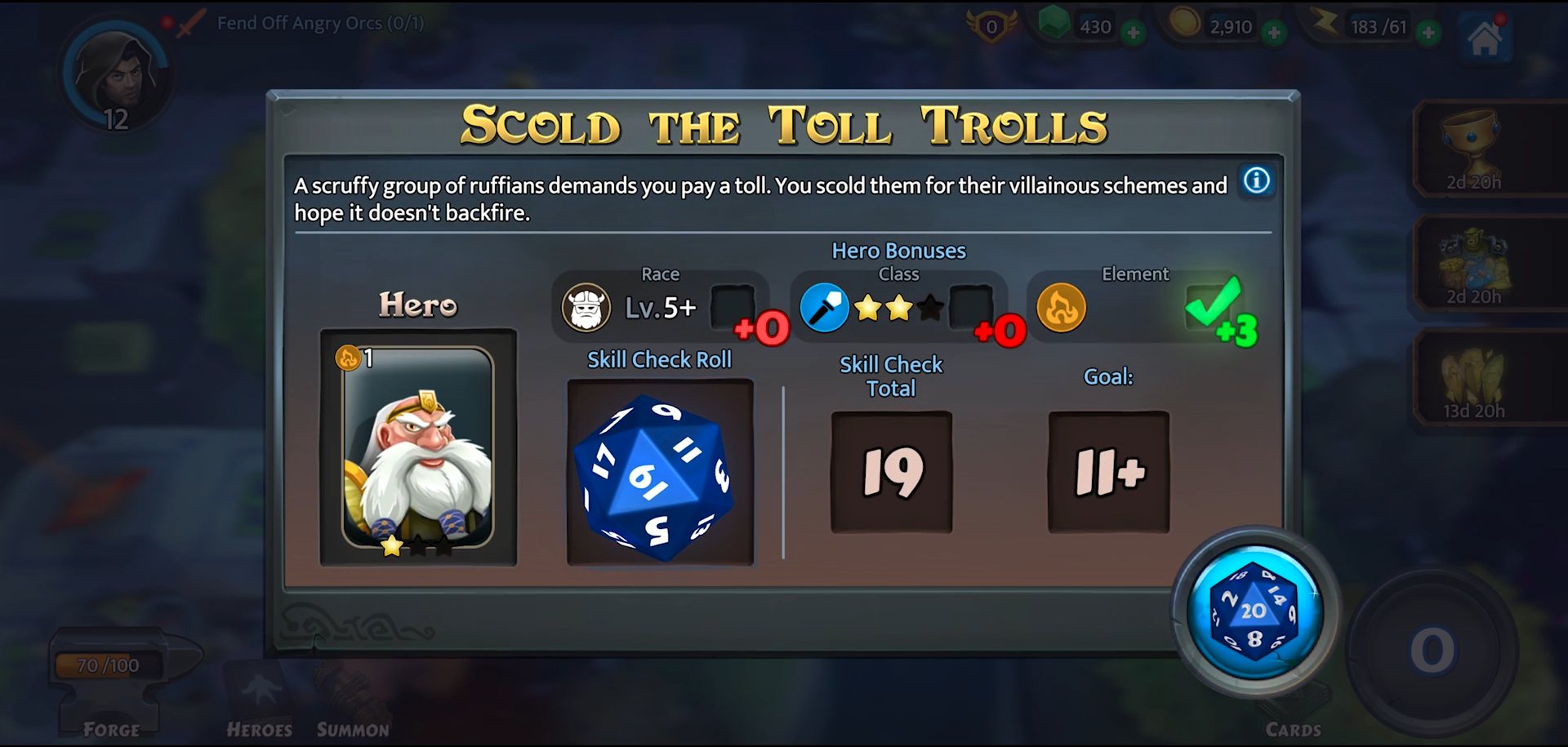Roll the glowing blue D20 dice button
This screenshot has height=747, width=1568.
tap(1254, 612)
